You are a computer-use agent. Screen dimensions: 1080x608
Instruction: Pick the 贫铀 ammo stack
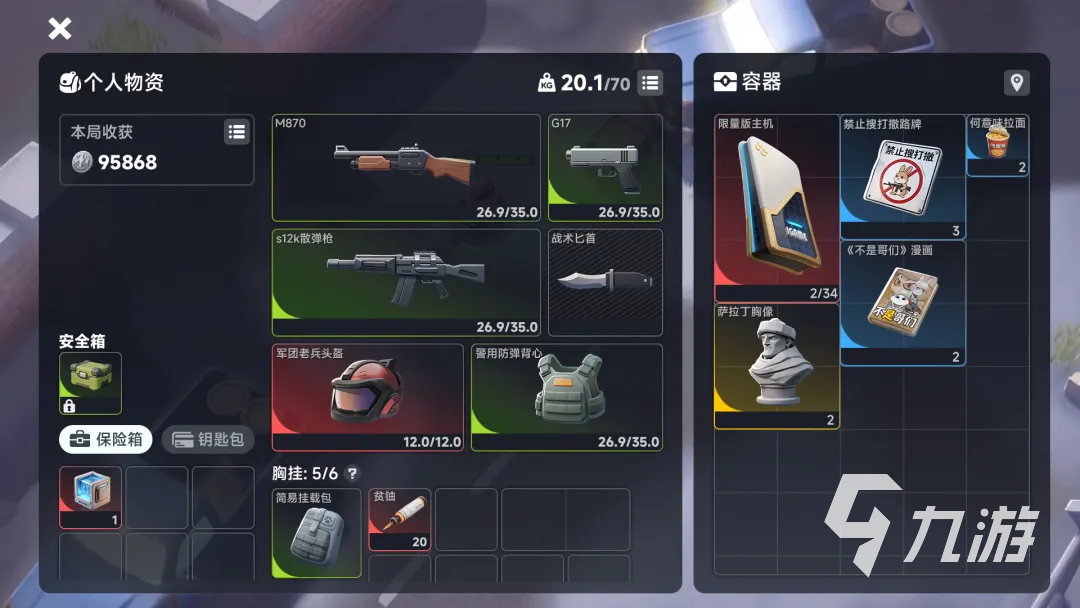(x=399, y=519)
